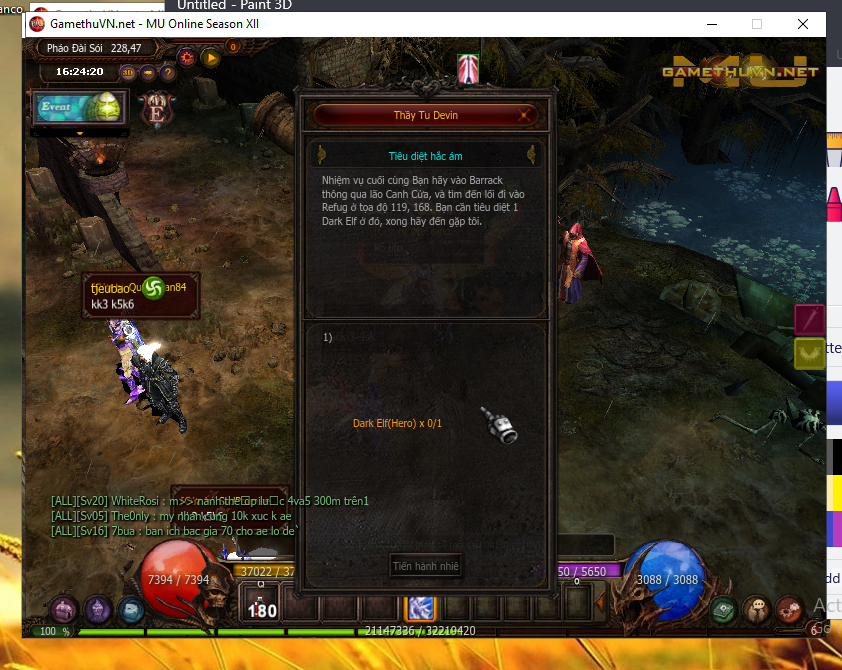Close the GamethuVN.net game window
Image resolution: width=842 pixels, height=670 pixels.
point(803,24)
